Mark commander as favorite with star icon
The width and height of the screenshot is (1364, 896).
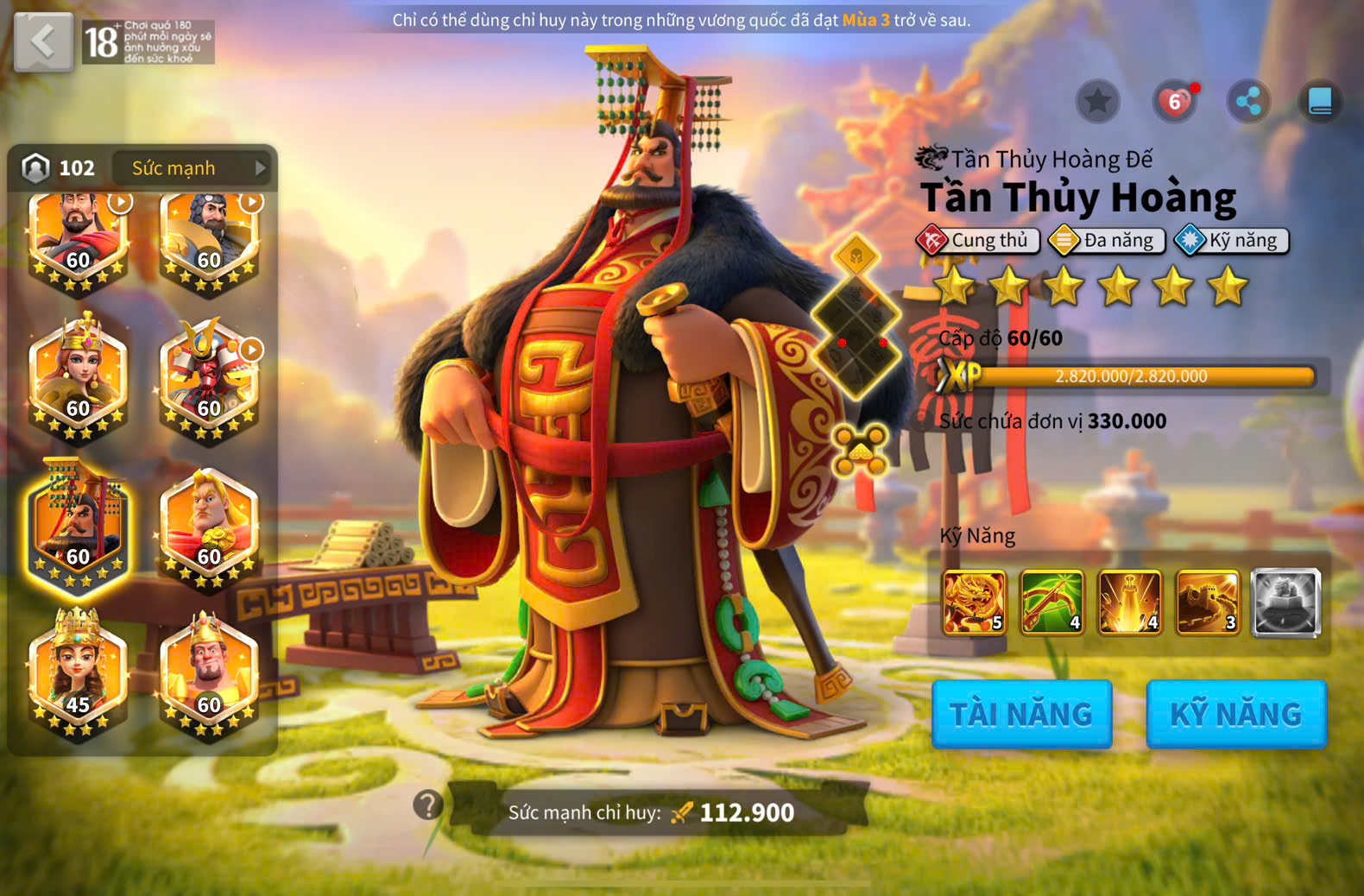(1097, 102)
